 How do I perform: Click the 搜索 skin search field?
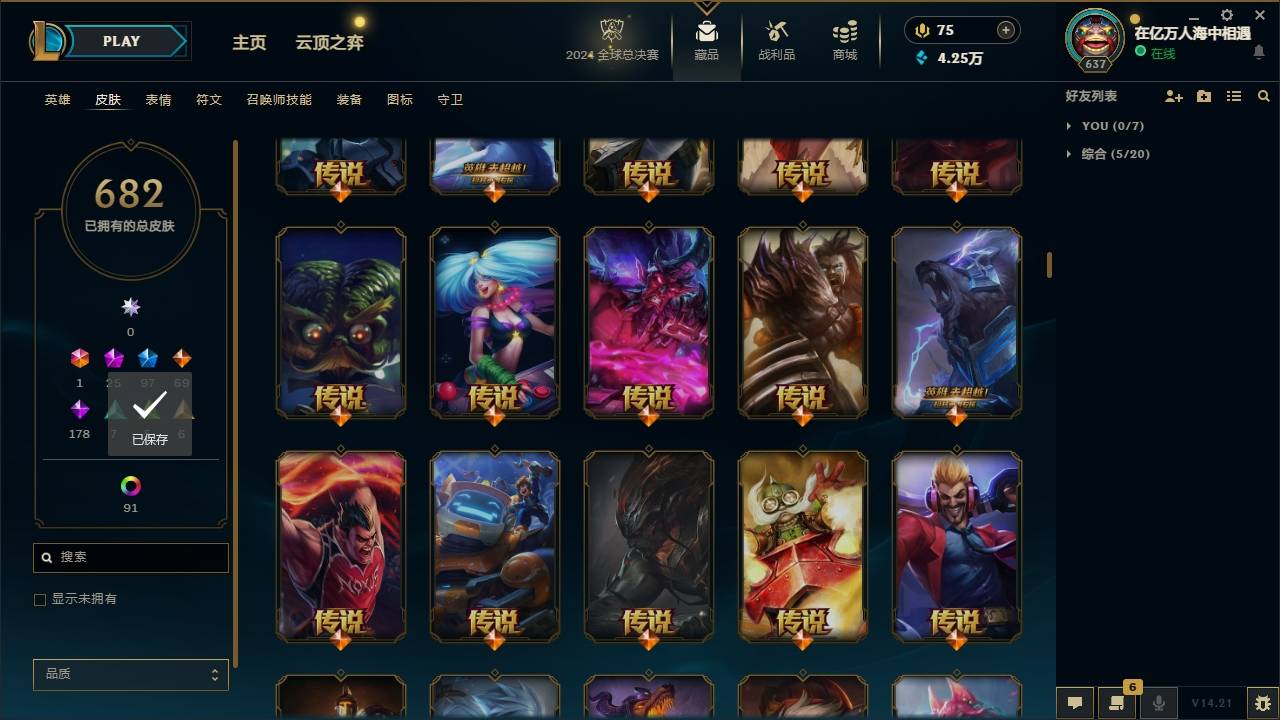(x=130, y=557)
